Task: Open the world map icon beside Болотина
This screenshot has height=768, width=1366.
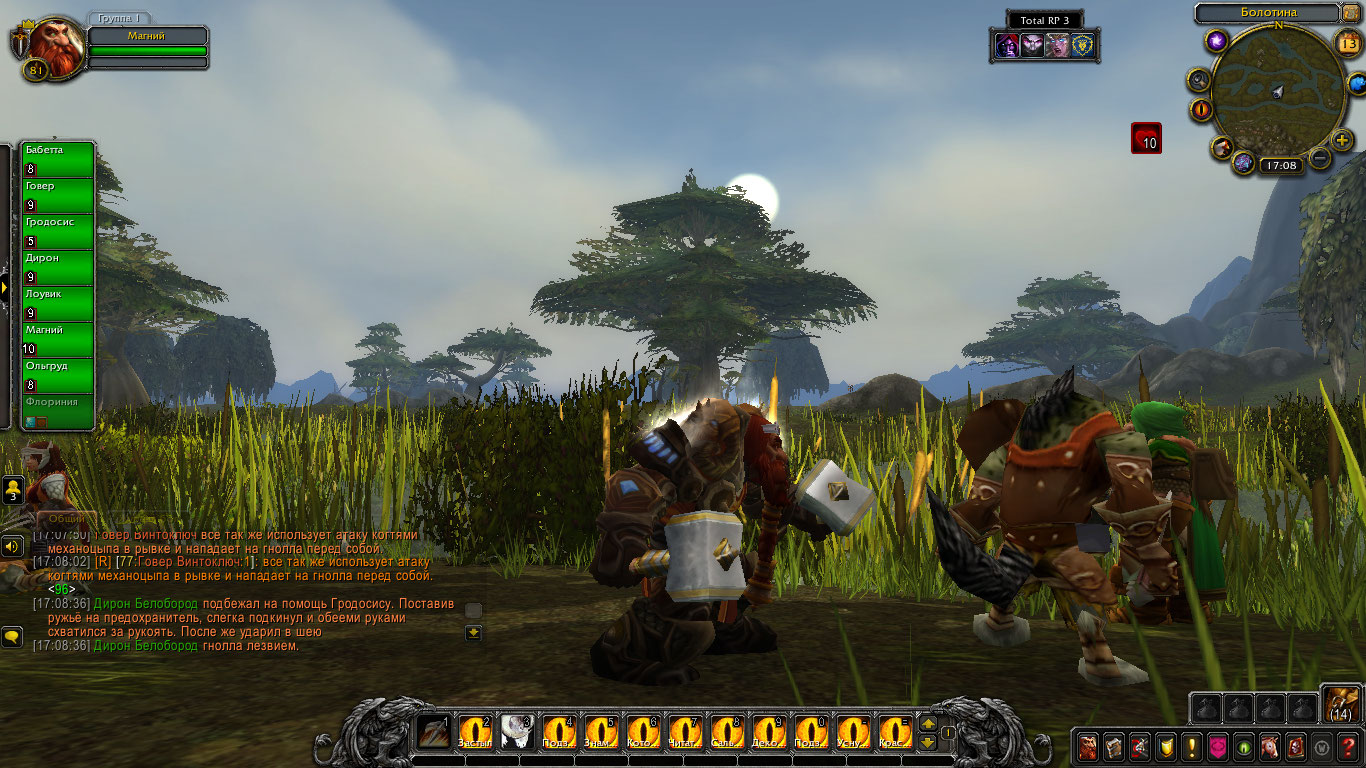Action: pyautogui.click(x=1352, y=13)
